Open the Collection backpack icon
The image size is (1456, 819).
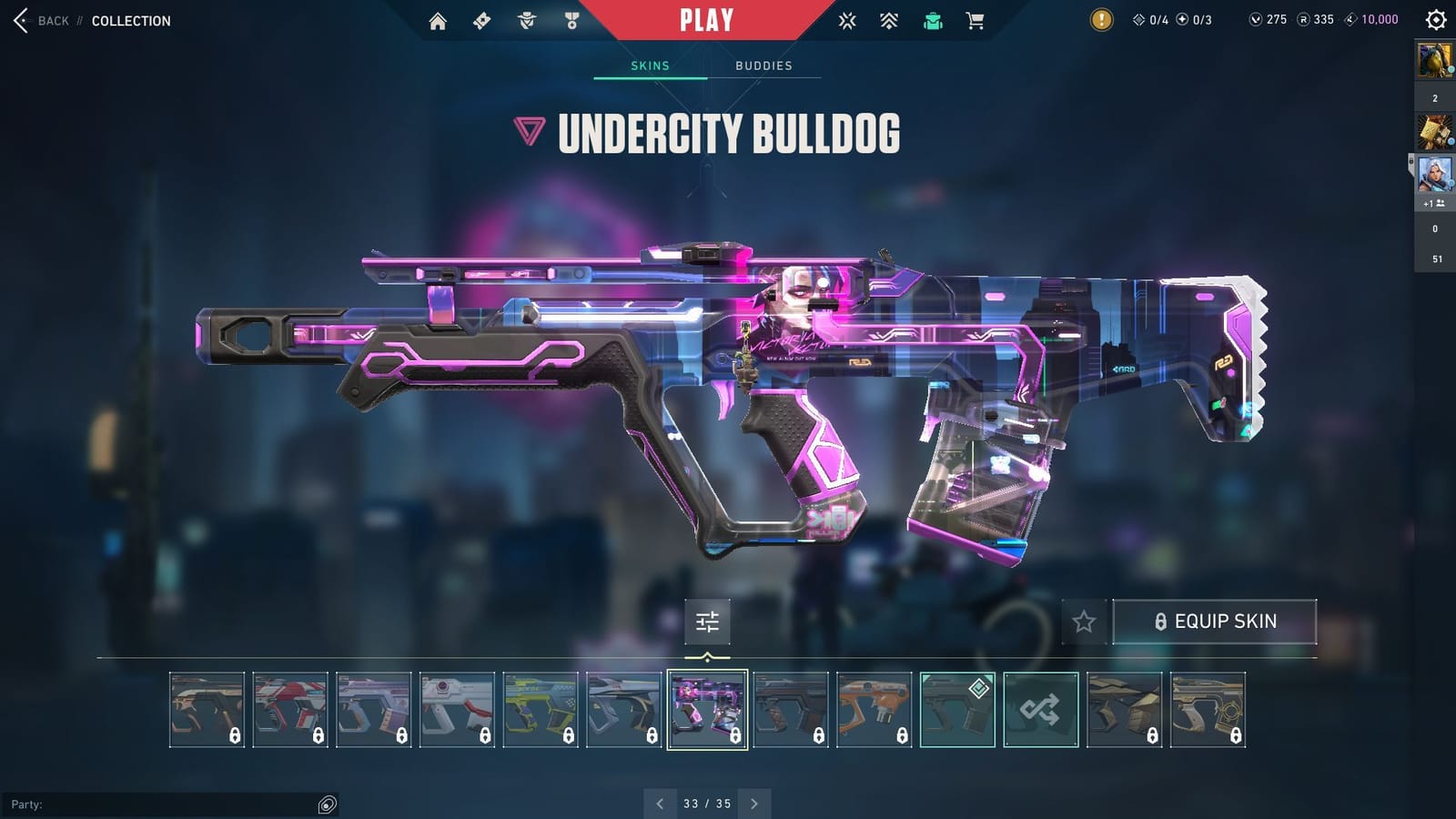pyautogui.click(x=932, y=20)
